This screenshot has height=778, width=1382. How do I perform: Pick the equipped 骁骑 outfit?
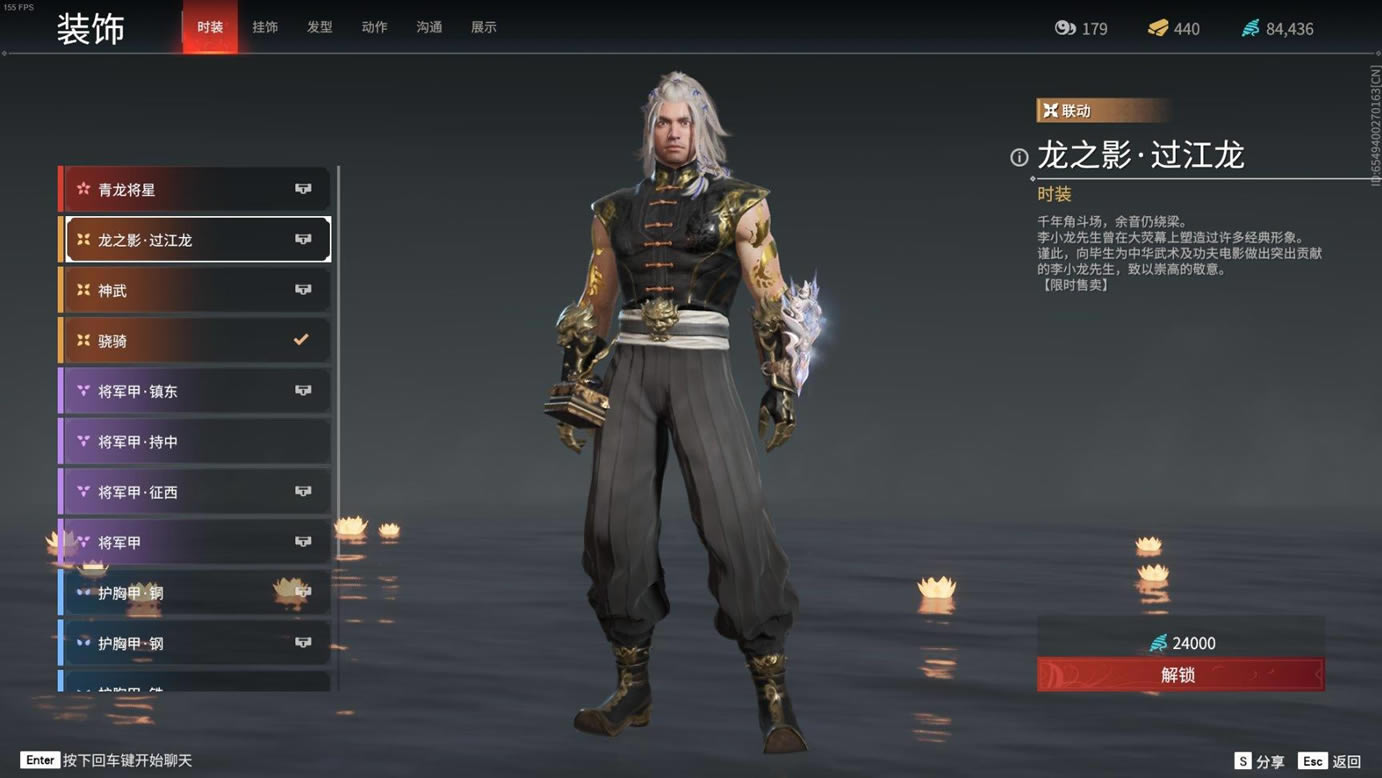[x=196, y=341]
